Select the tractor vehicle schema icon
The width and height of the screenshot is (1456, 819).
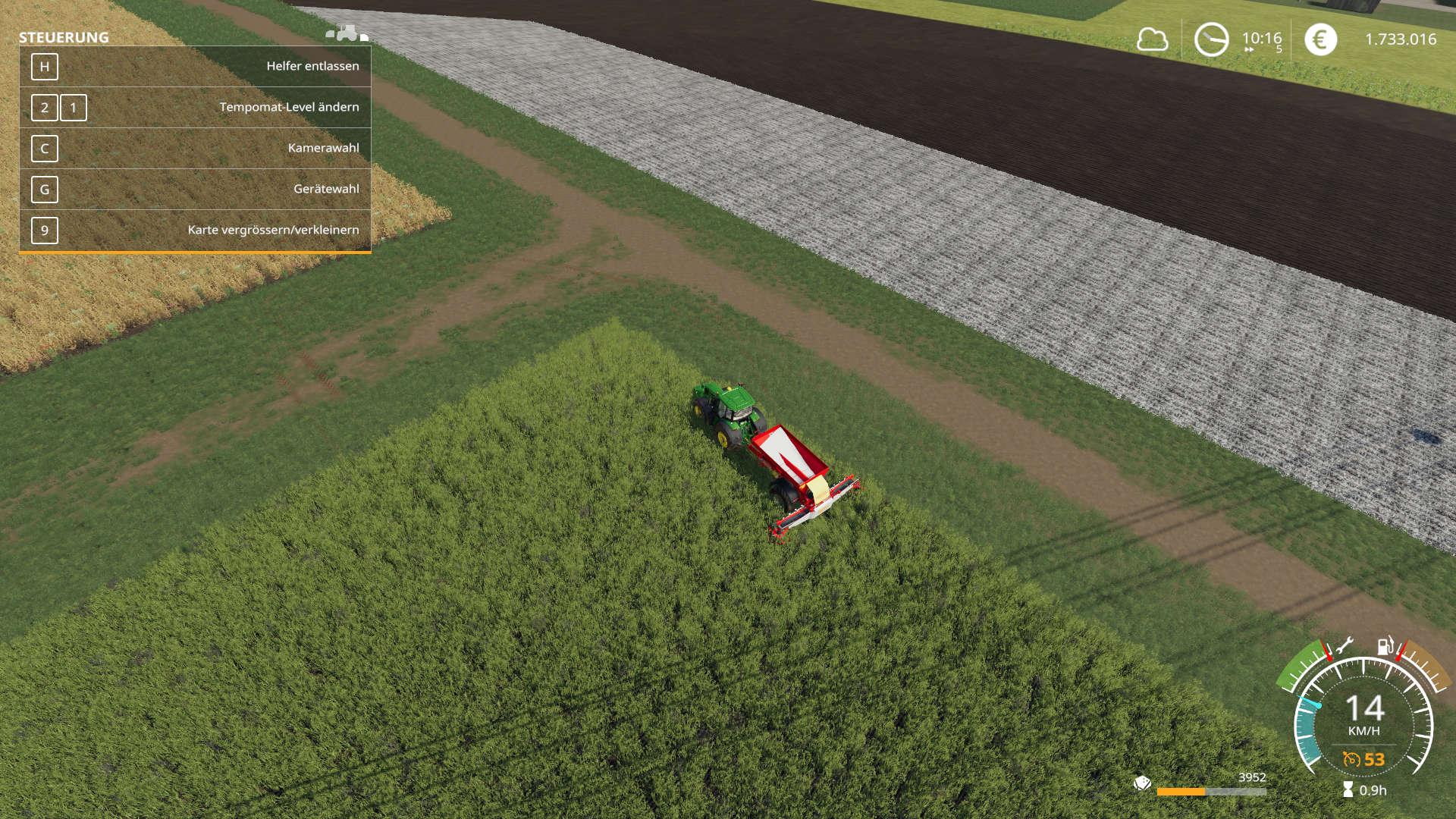tap(347, 33)
